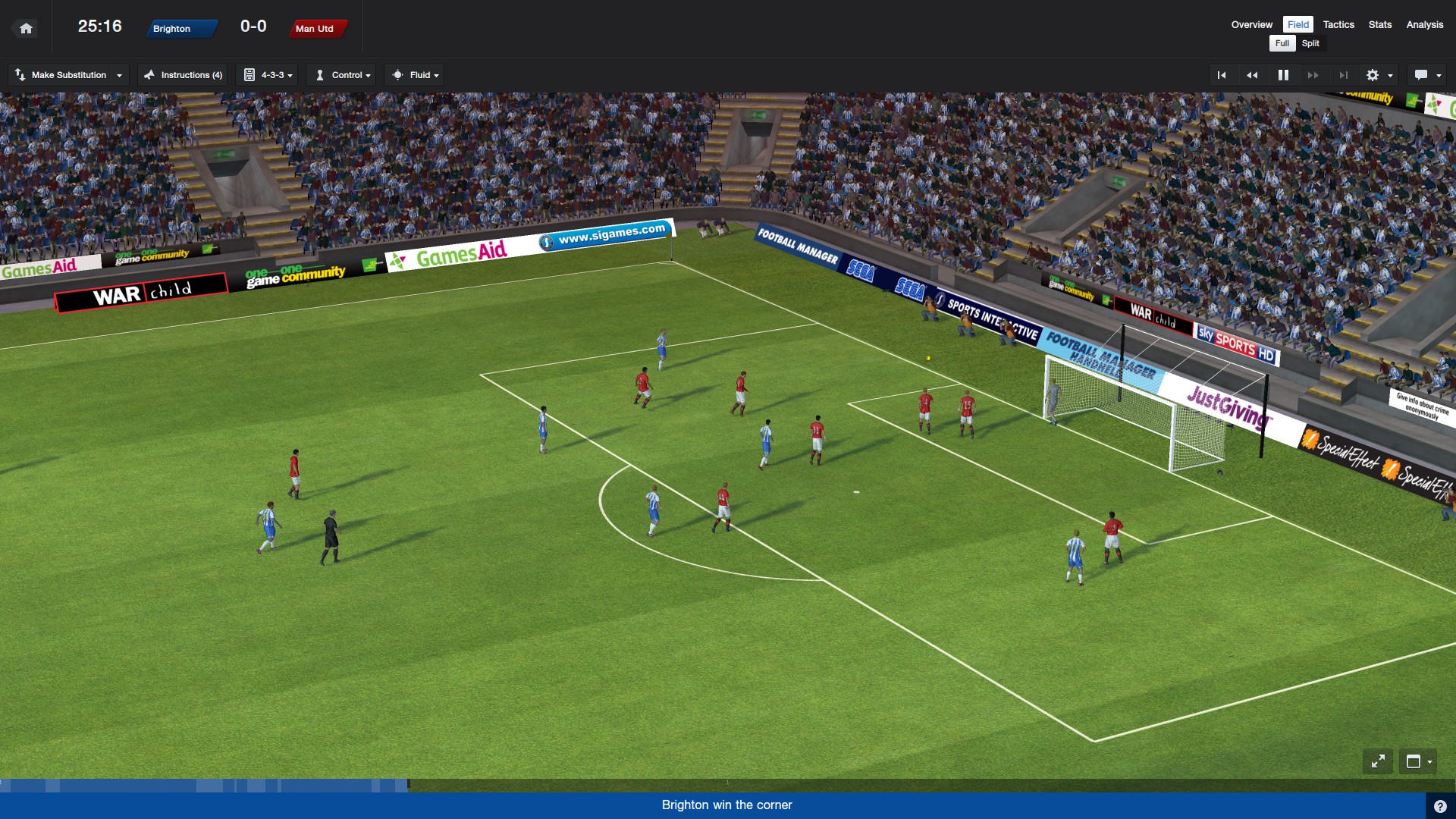The image size is (1456, 819).
Task: Open the Instructions (4) panel
Action: tap(183, 75)
